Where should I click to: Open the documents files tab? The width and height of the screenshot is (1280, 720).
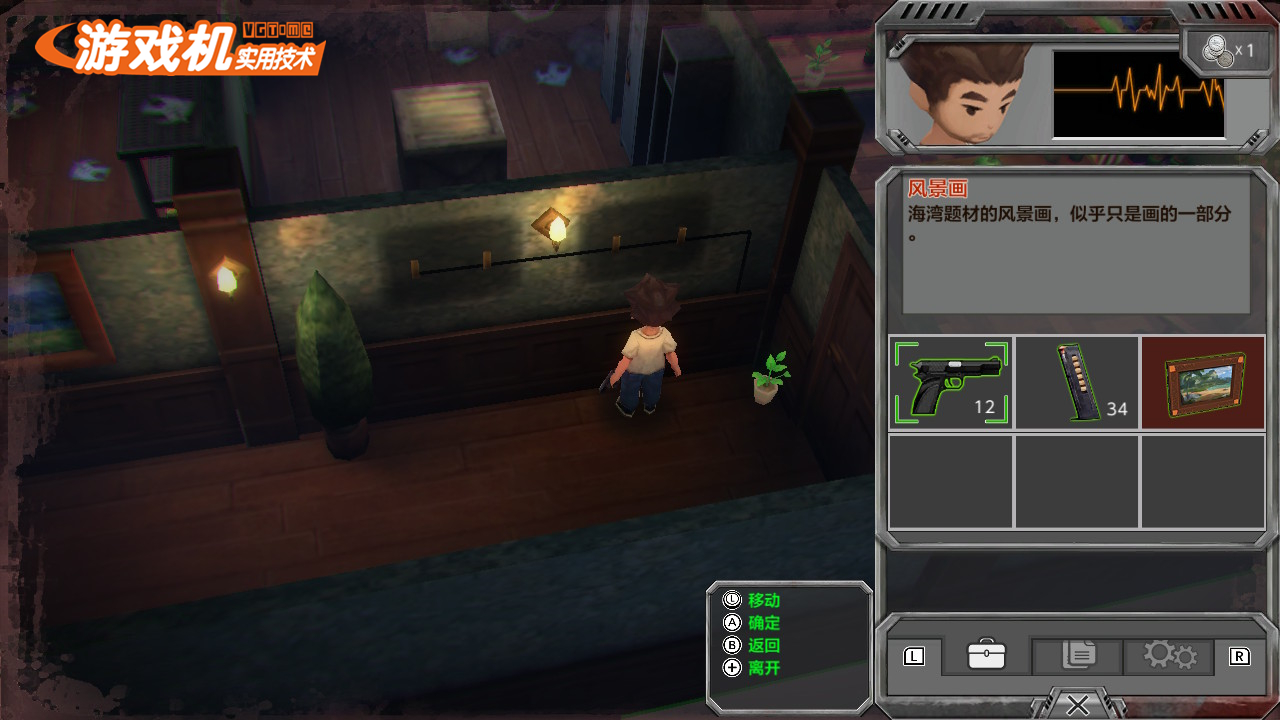coord(1077,656)
